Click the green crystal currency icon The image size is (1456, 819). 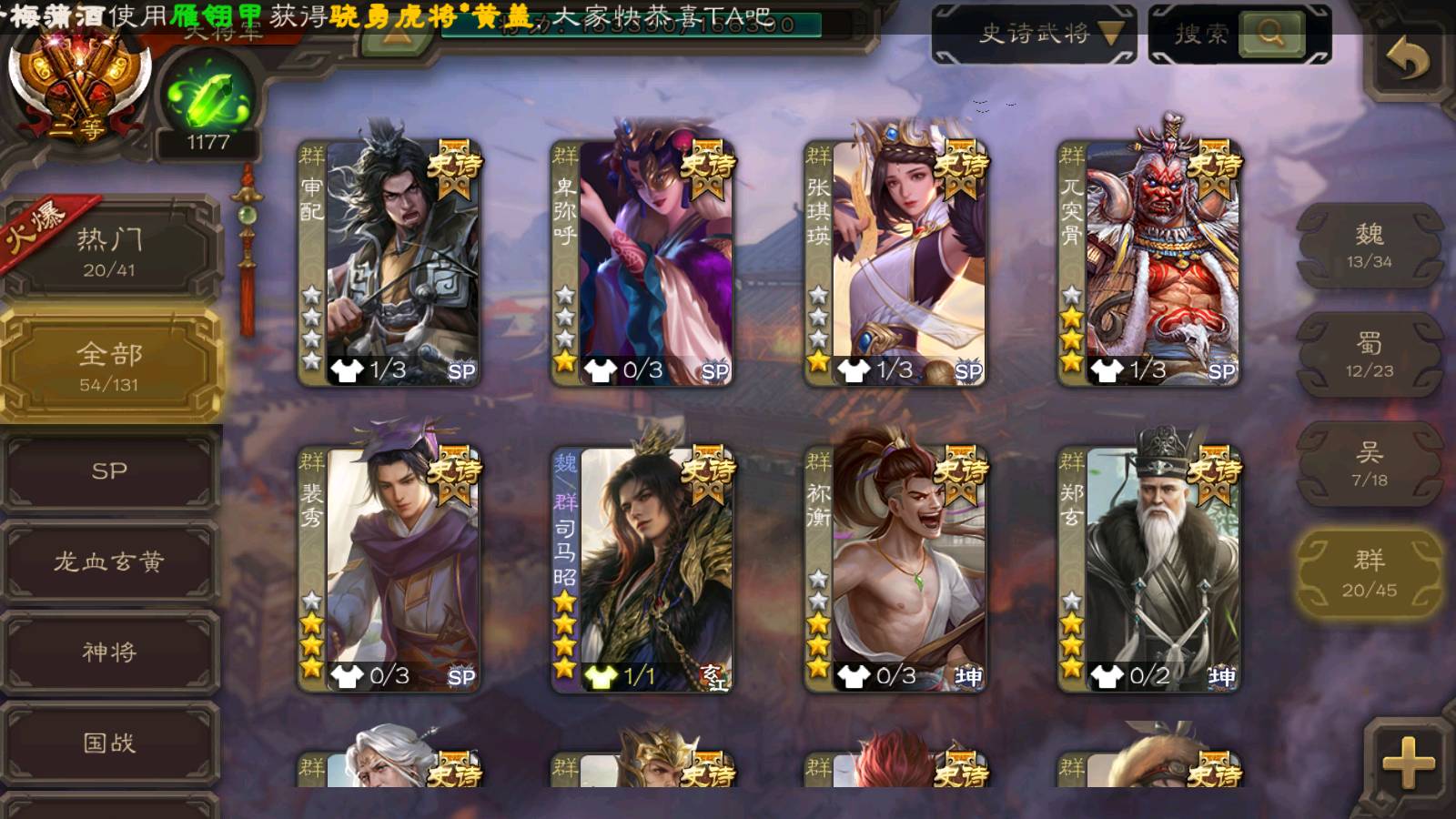[208, 98]
